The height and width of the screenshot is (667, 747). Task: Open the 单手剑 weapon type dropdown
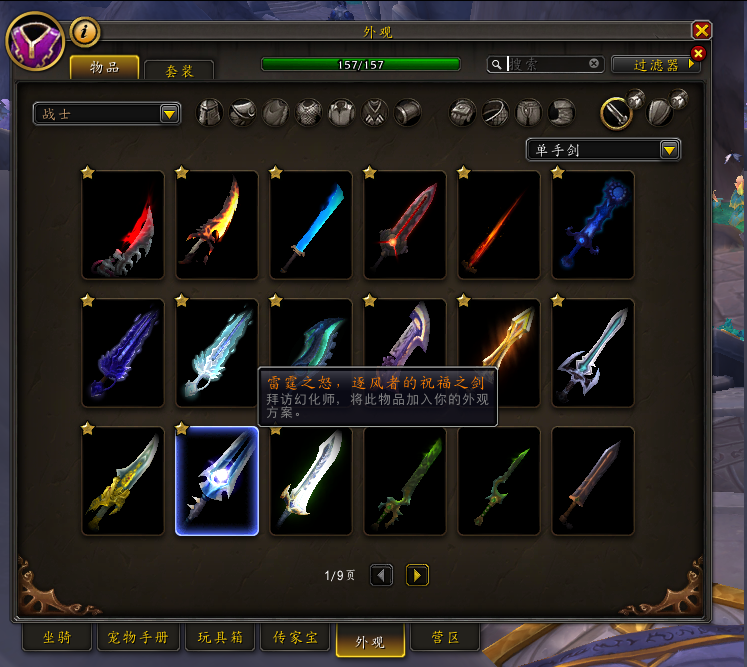coord(603,150)
